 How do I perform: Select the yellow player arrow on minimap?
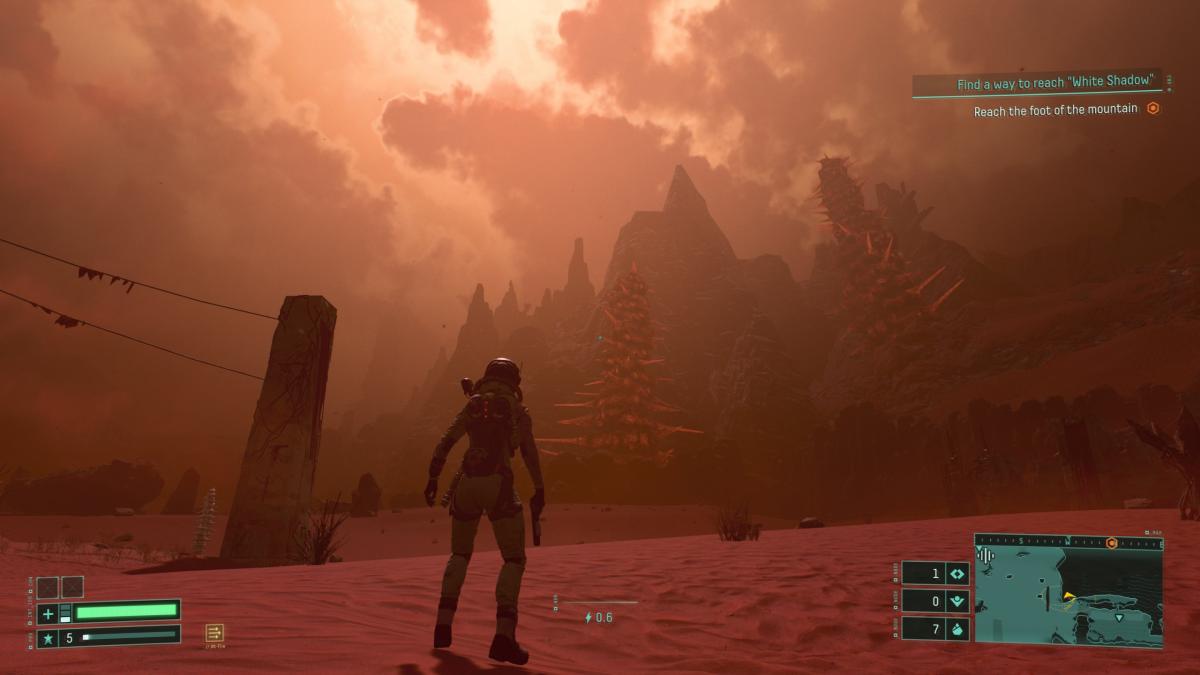point(1068,597)
